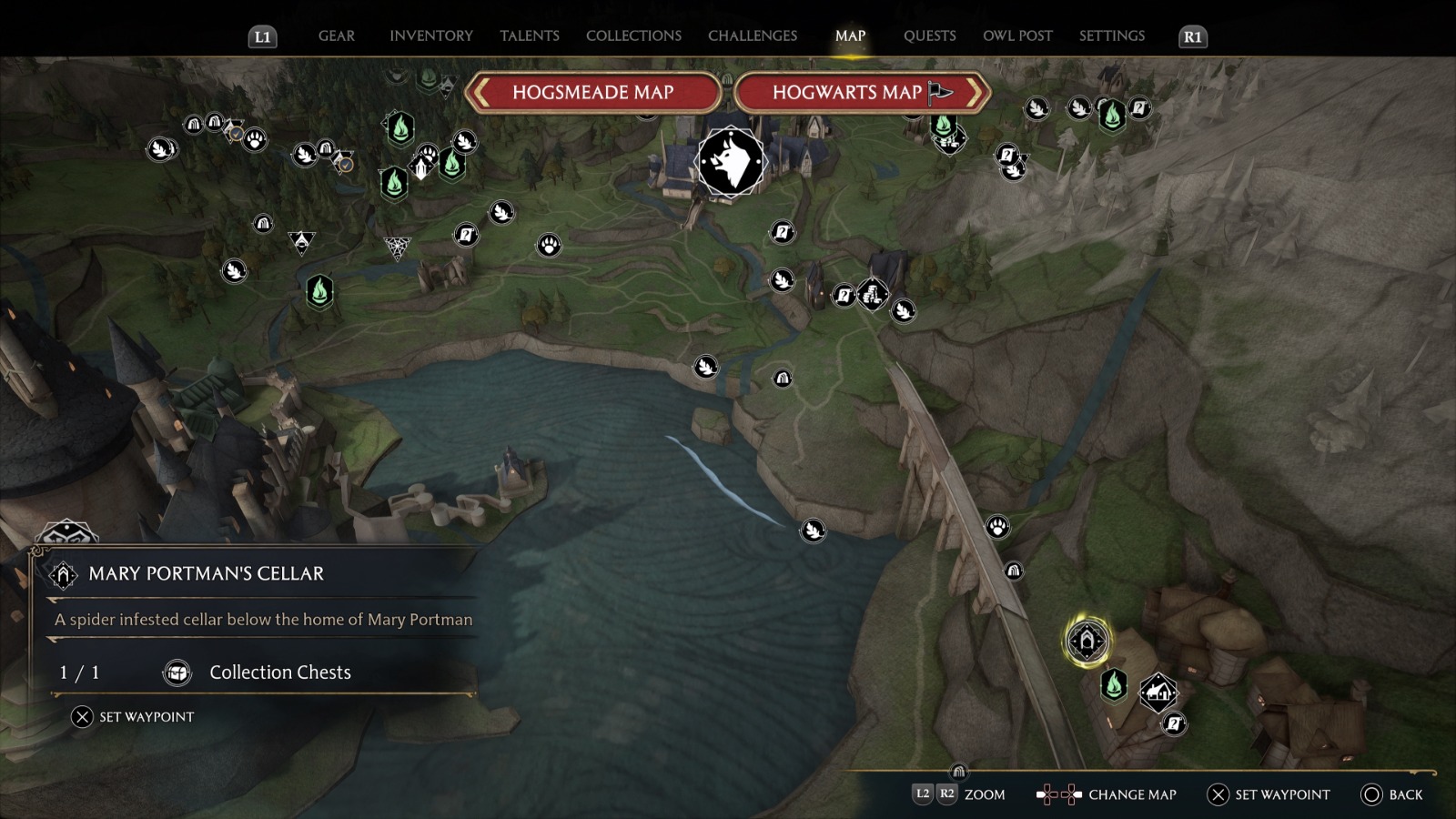
Task: Select the highlighted Mary Portman's Cellar marker
Action: pos(1087,641)
